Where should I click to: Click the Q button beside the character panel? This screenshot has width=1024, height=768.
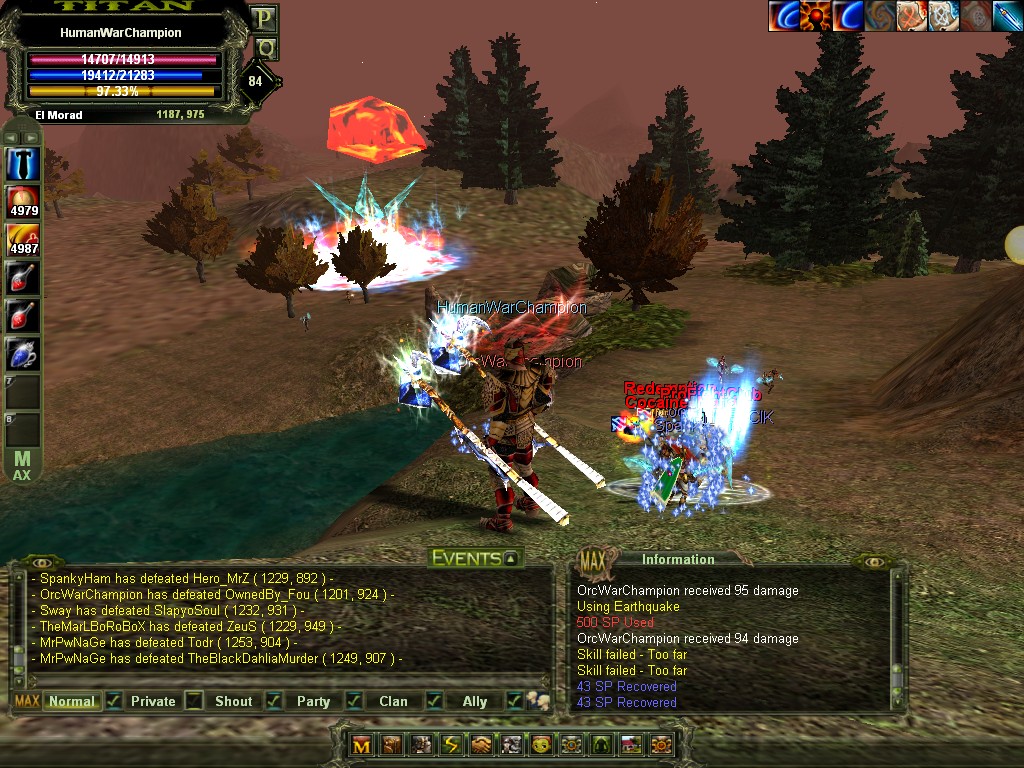[x=265, y=48]
